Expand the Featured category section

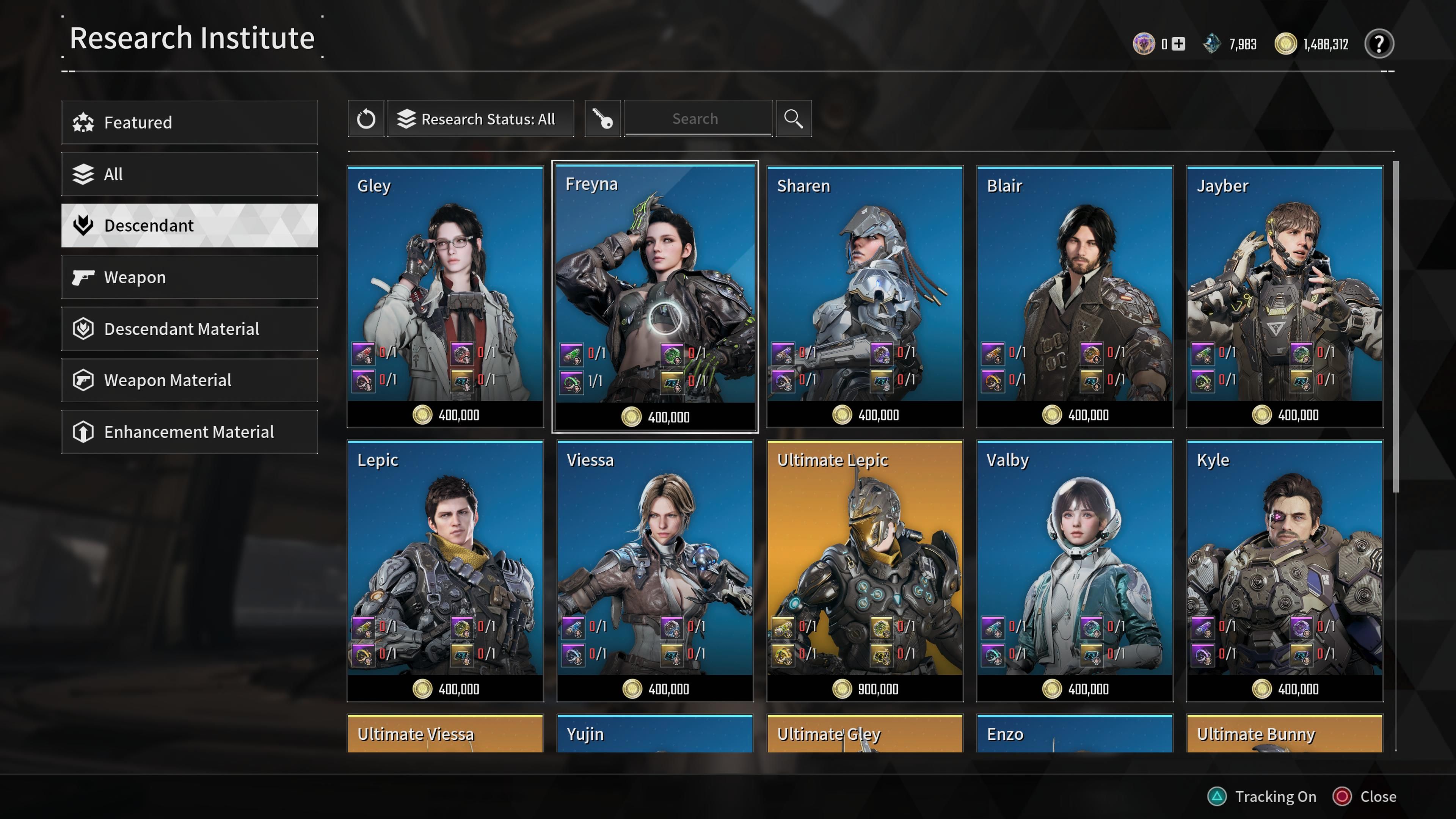[x=189, y=122]
